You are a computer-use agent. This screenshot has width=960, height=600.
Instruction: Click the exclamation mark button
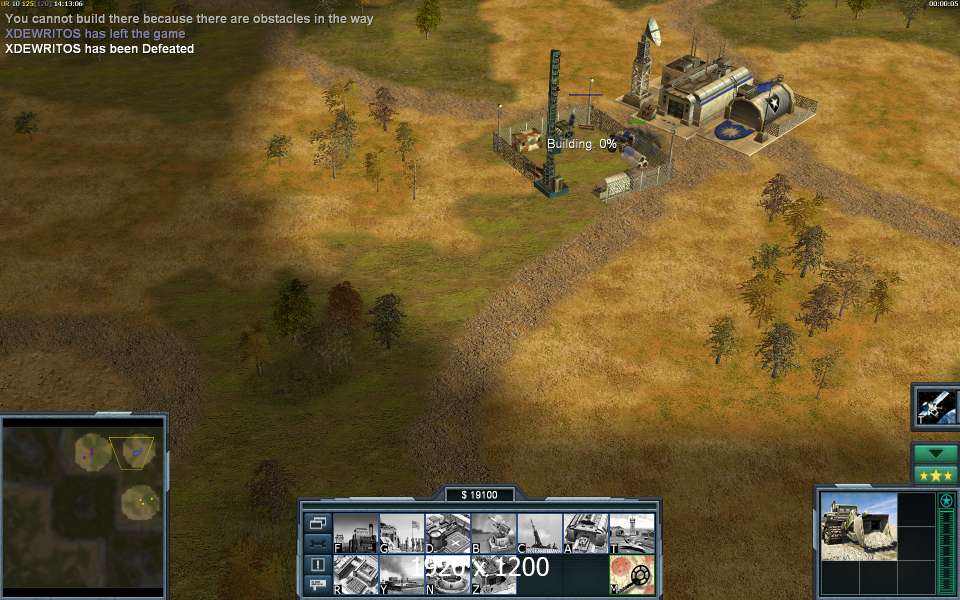point(317,565)
